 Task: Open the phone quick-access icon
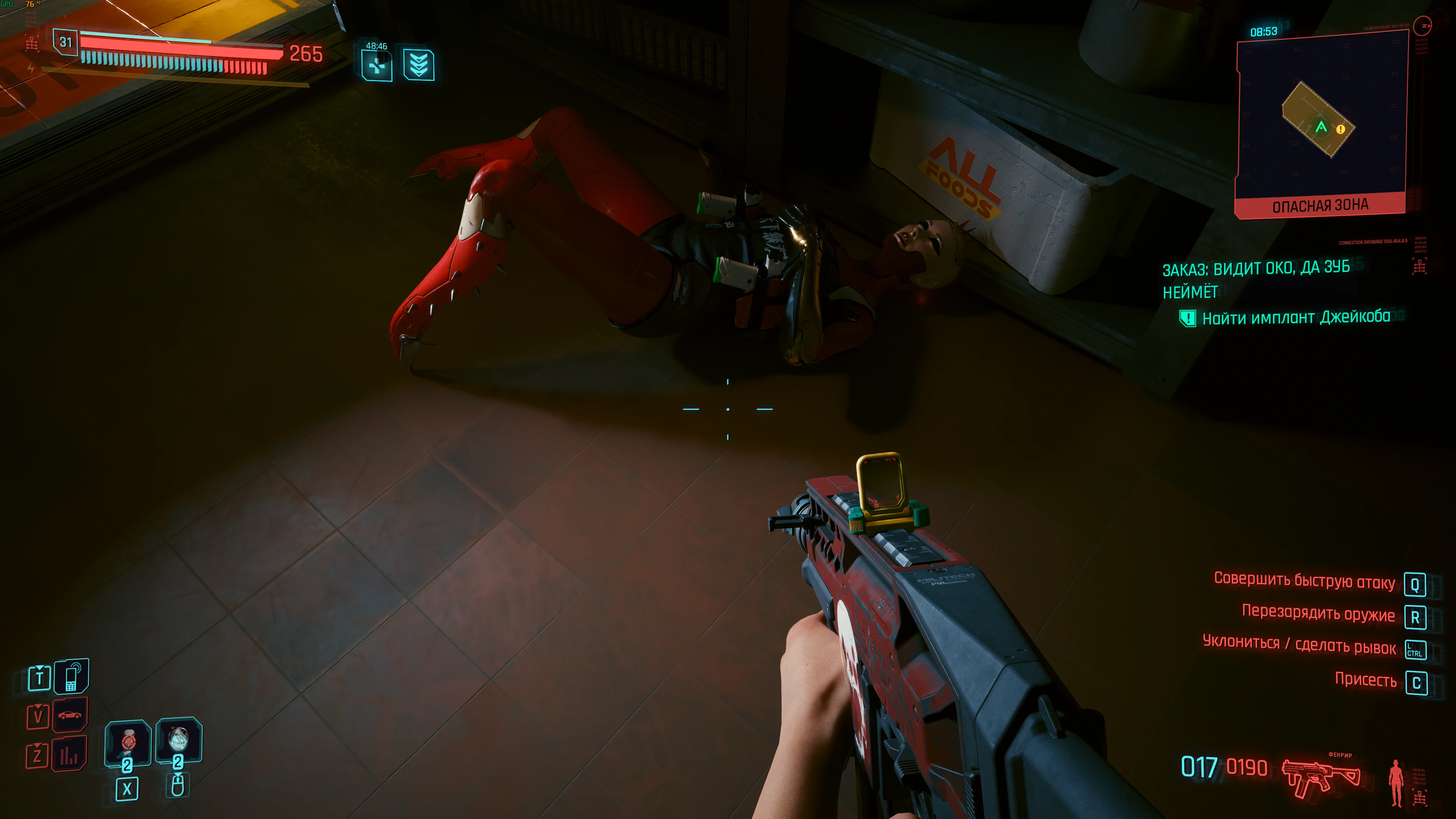pyautogui.click(x=71, y=677)
